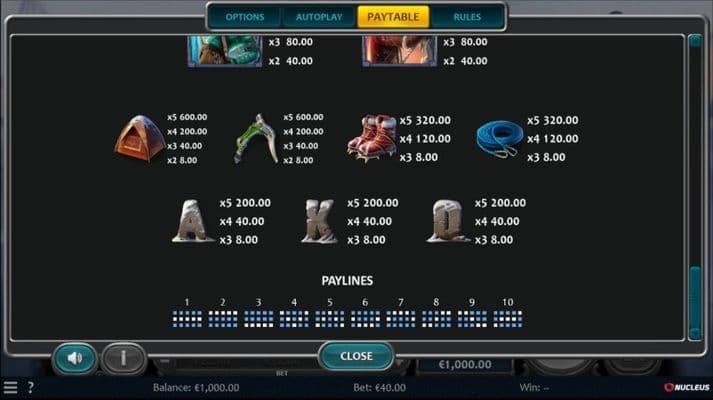Switch to the Options tab
The width and height of the screenshot is (713, 400).
coord(245,17)
